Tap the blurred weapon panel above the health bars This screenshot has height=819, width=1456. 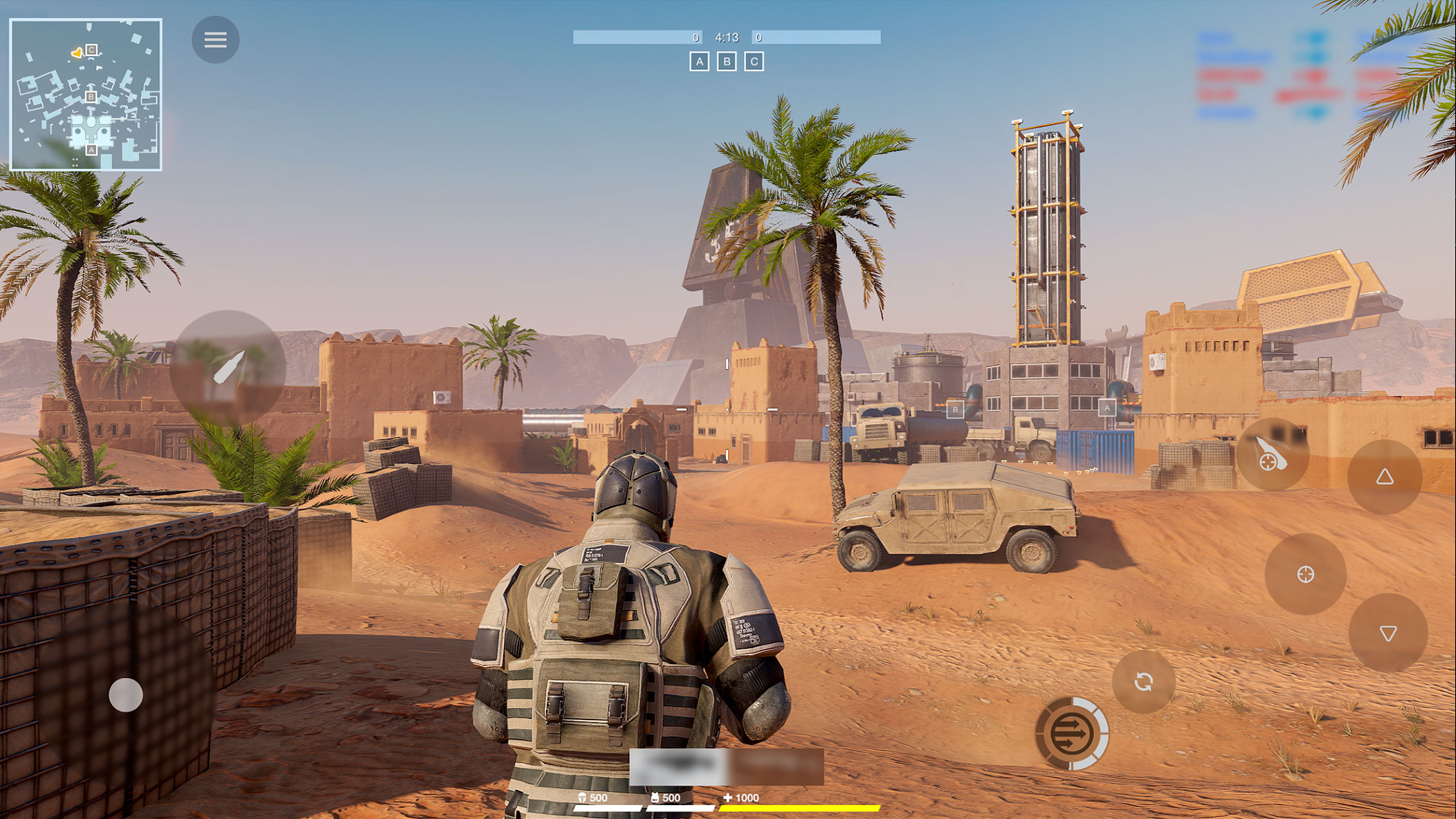pyautogui.click(x=726, y=766)
